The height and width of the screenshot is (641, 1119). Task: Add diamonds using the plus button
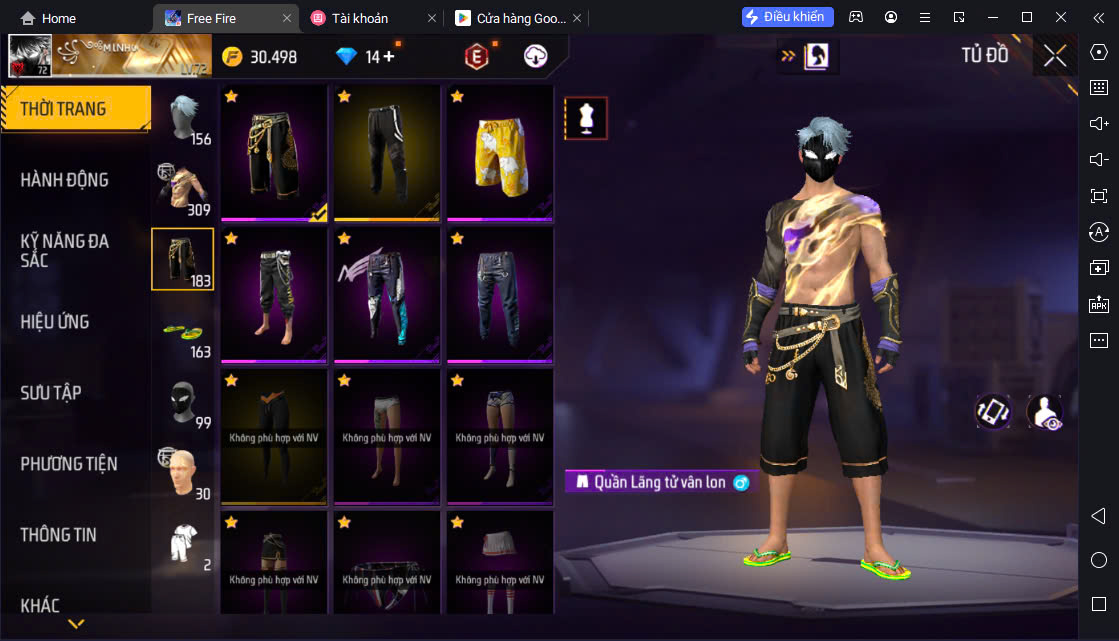(389, 57)
